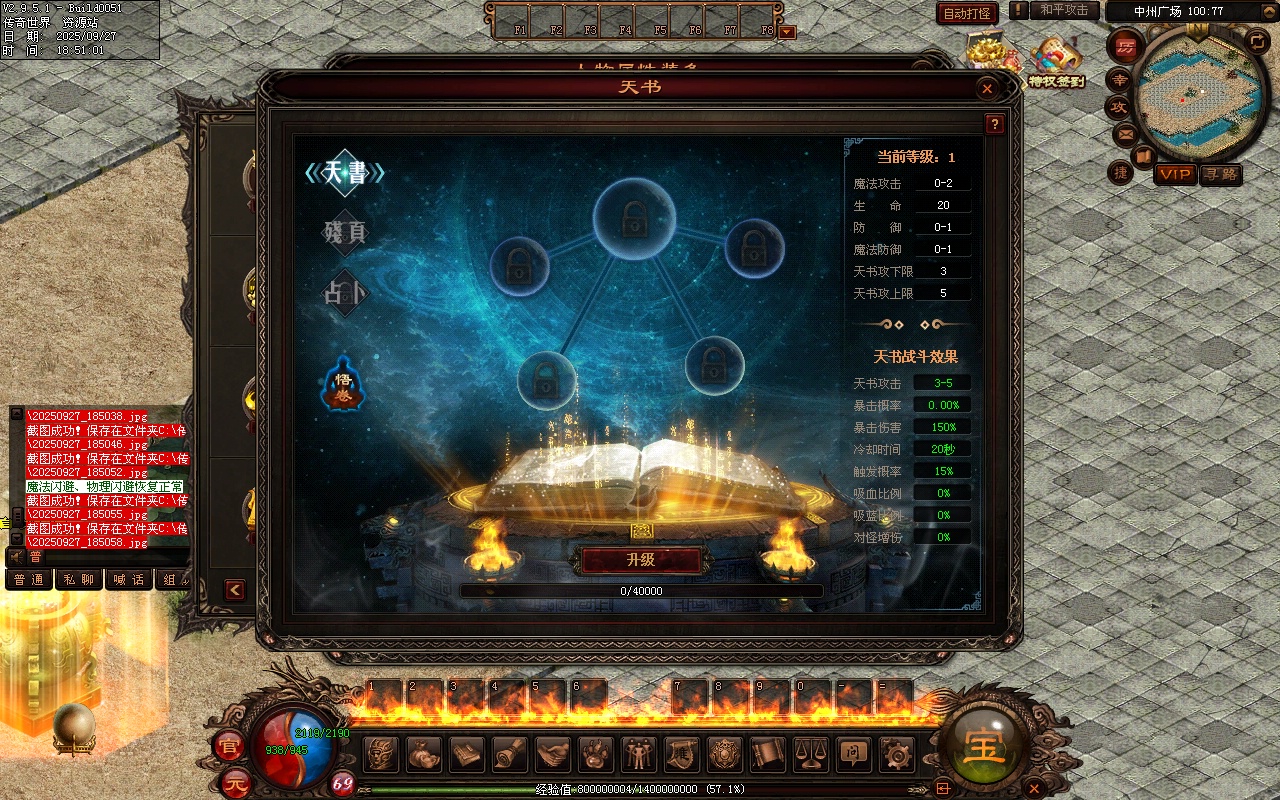Close the 天书 window
The width and height of the screenshot is (1280, 800).
coord(987,89)
